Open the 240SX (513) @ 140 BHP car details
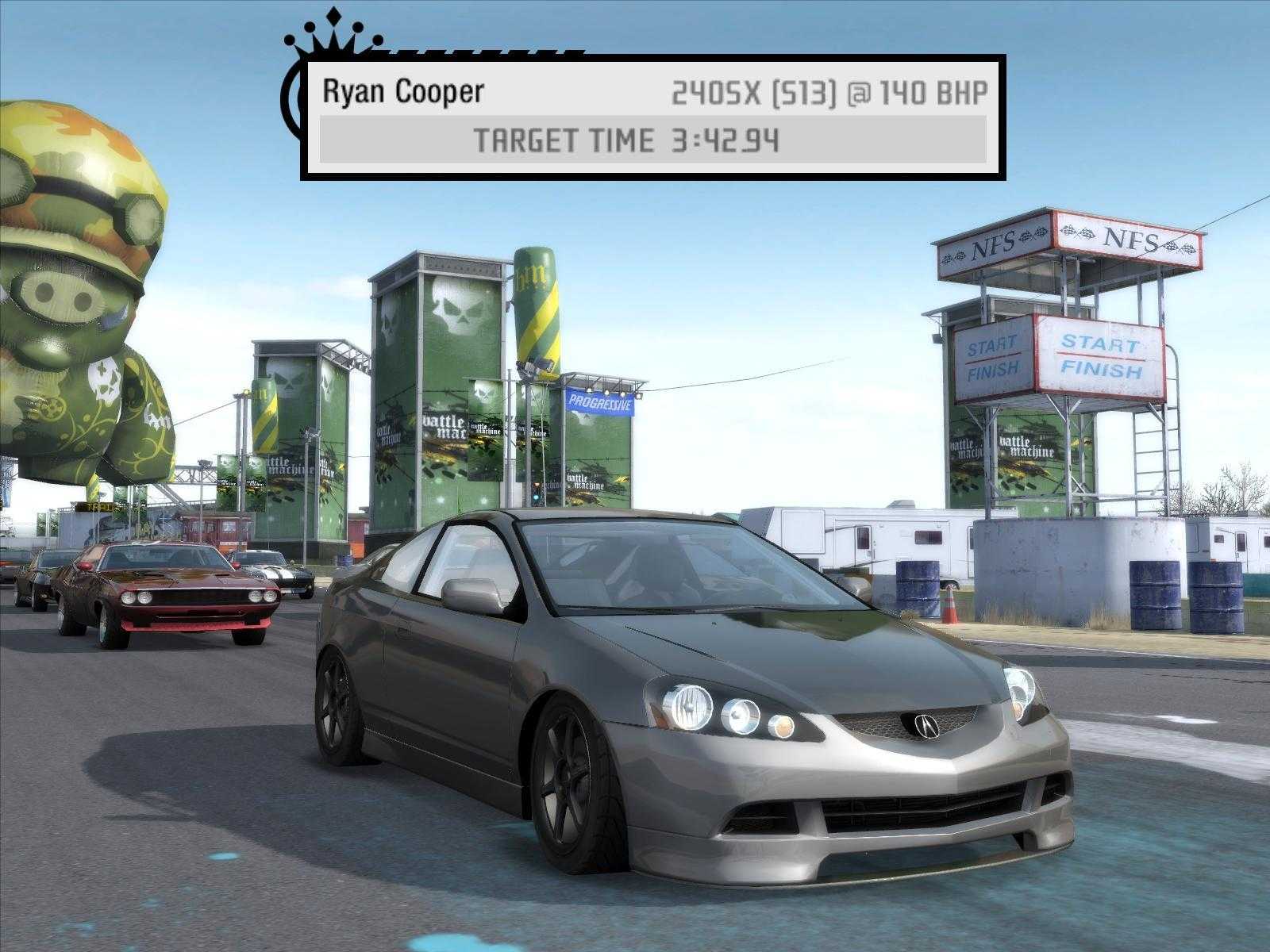 click(825, 91)
